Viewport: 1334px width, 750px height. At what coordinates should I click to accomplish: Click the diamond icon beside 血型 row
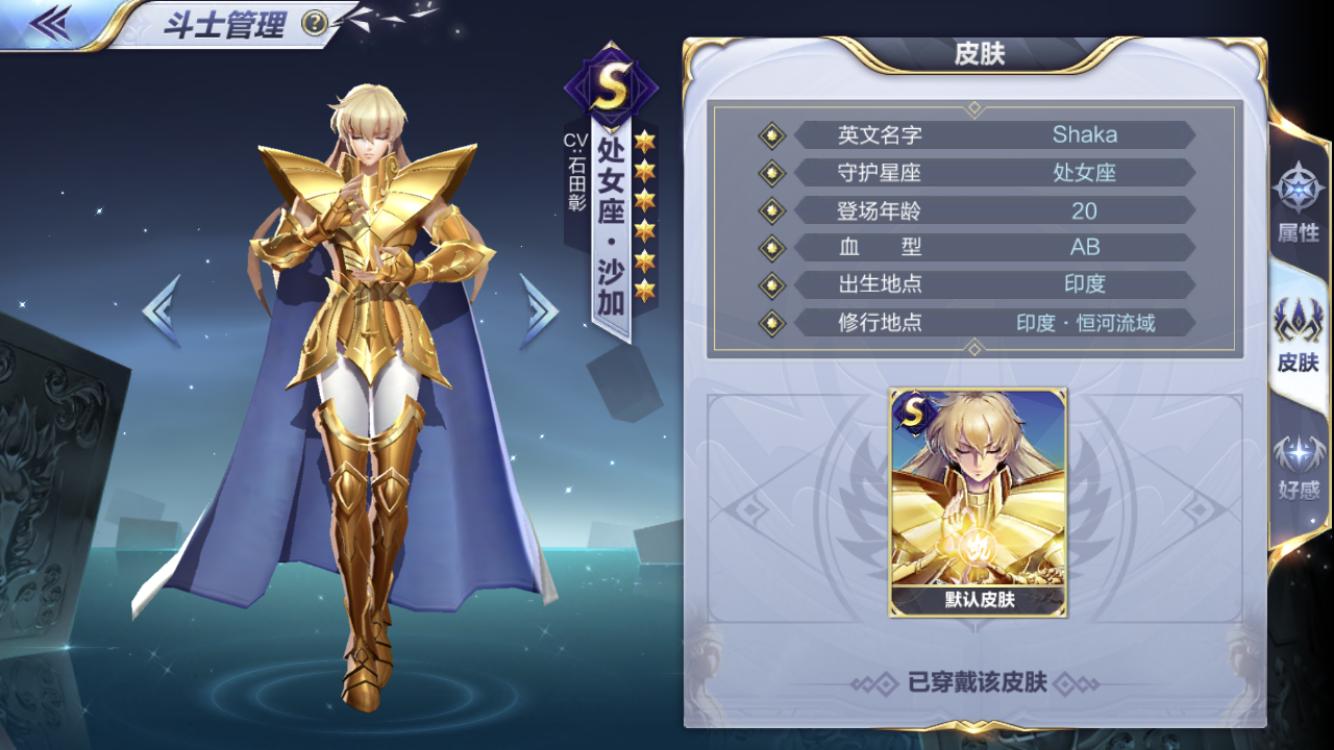(x=770, y=247)
